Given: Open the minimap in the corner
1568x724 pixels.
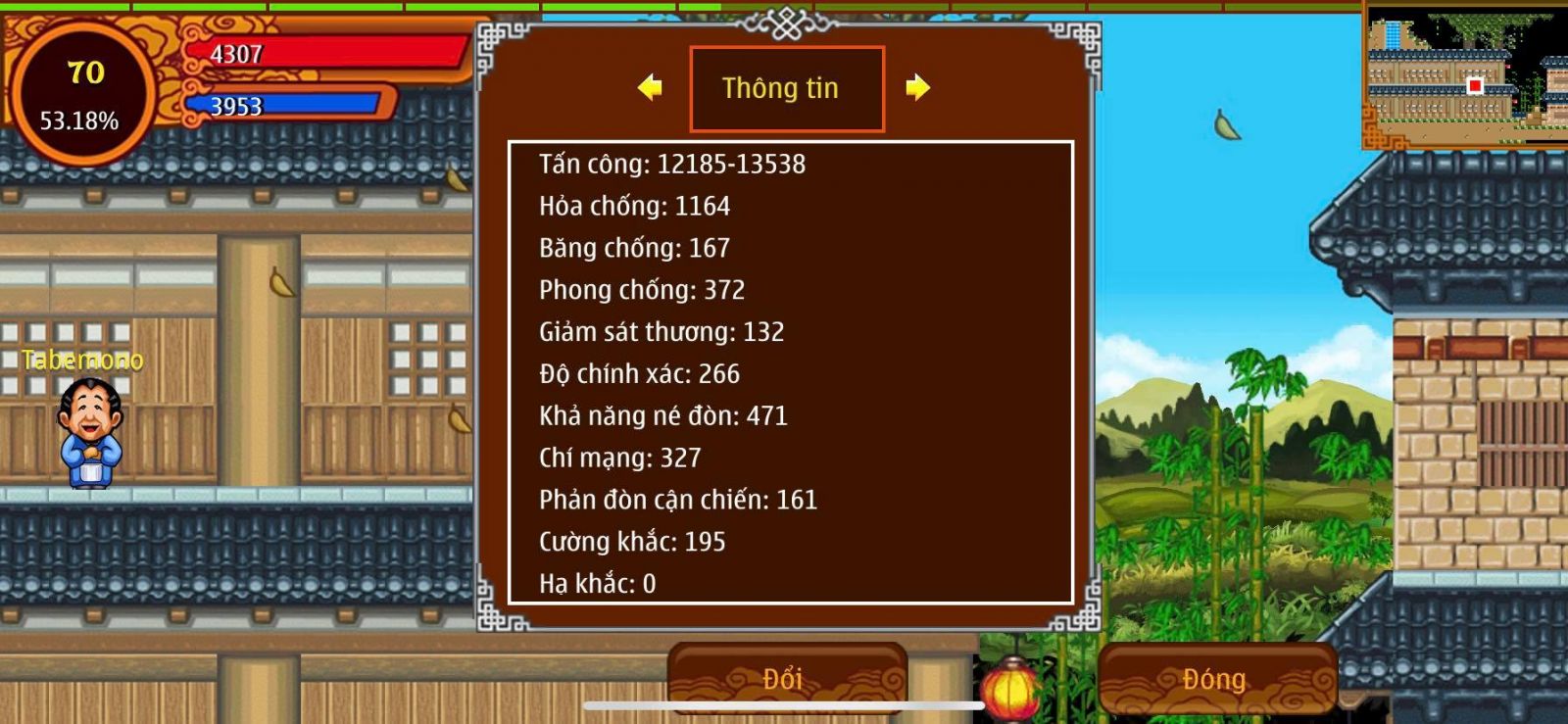Looking at the screenshot, I should [1465, 75].
